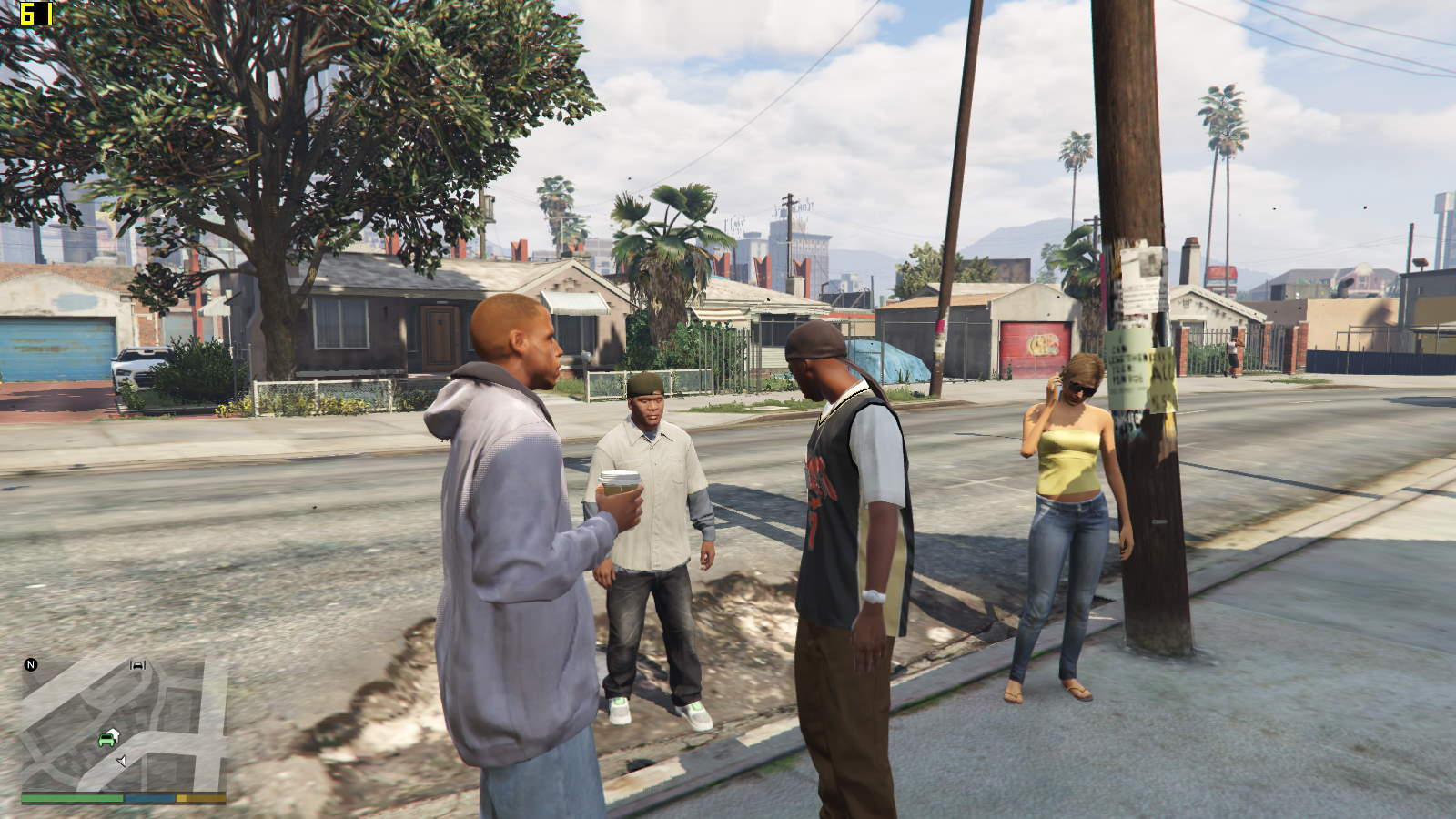Select the north compass marker on the minimap
This screenshot has height=819, width=1456.
31,665
